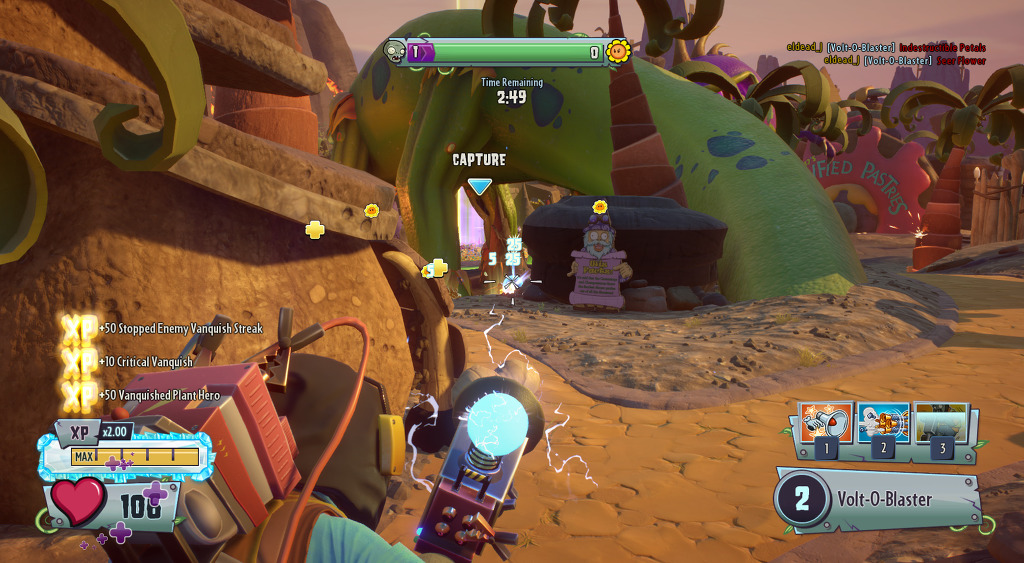
Task: Use the jackhammer ability icon
Action: tap(883, 423)
